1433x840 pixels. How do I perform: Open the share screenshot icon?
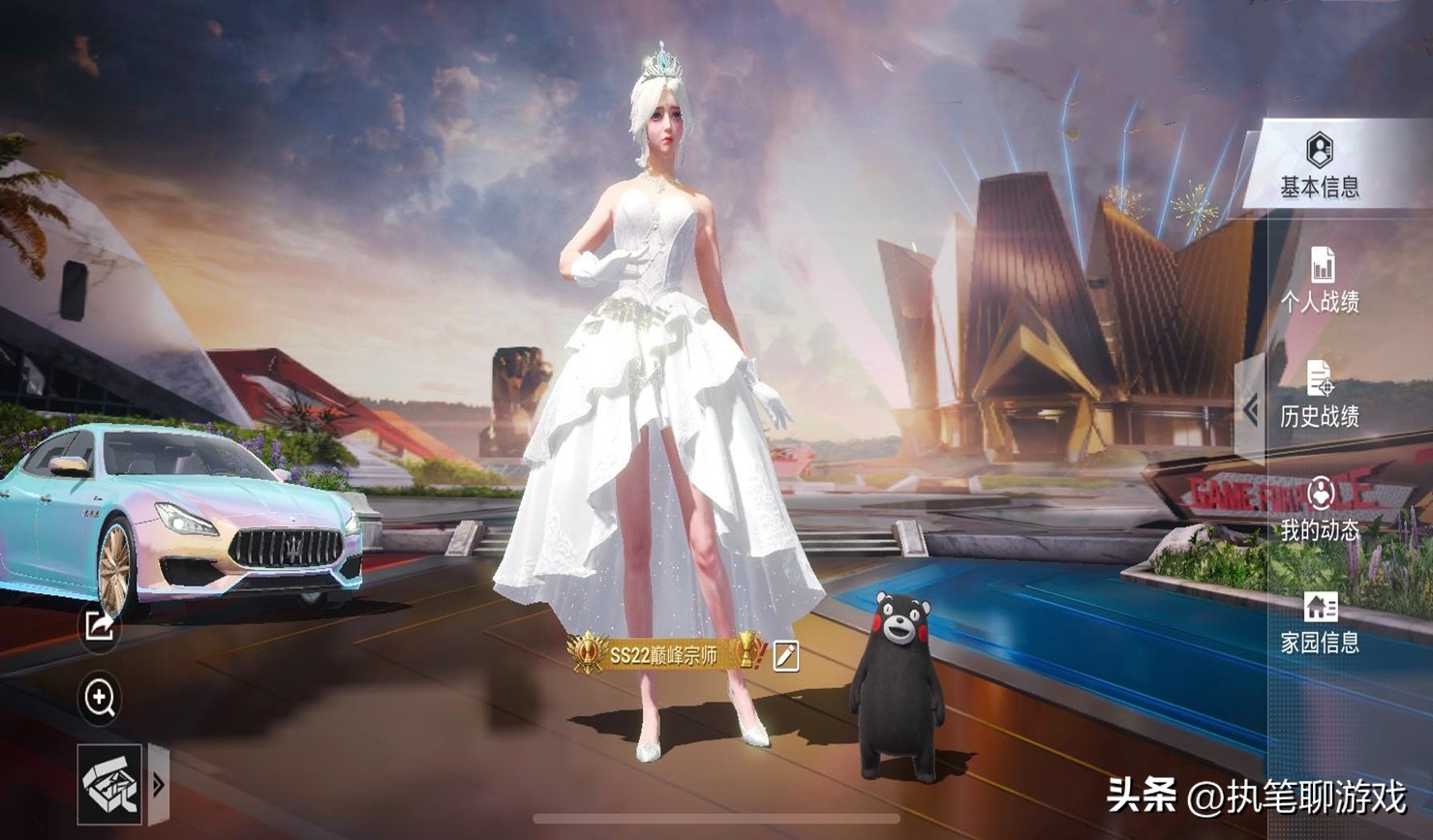[97, 628]
